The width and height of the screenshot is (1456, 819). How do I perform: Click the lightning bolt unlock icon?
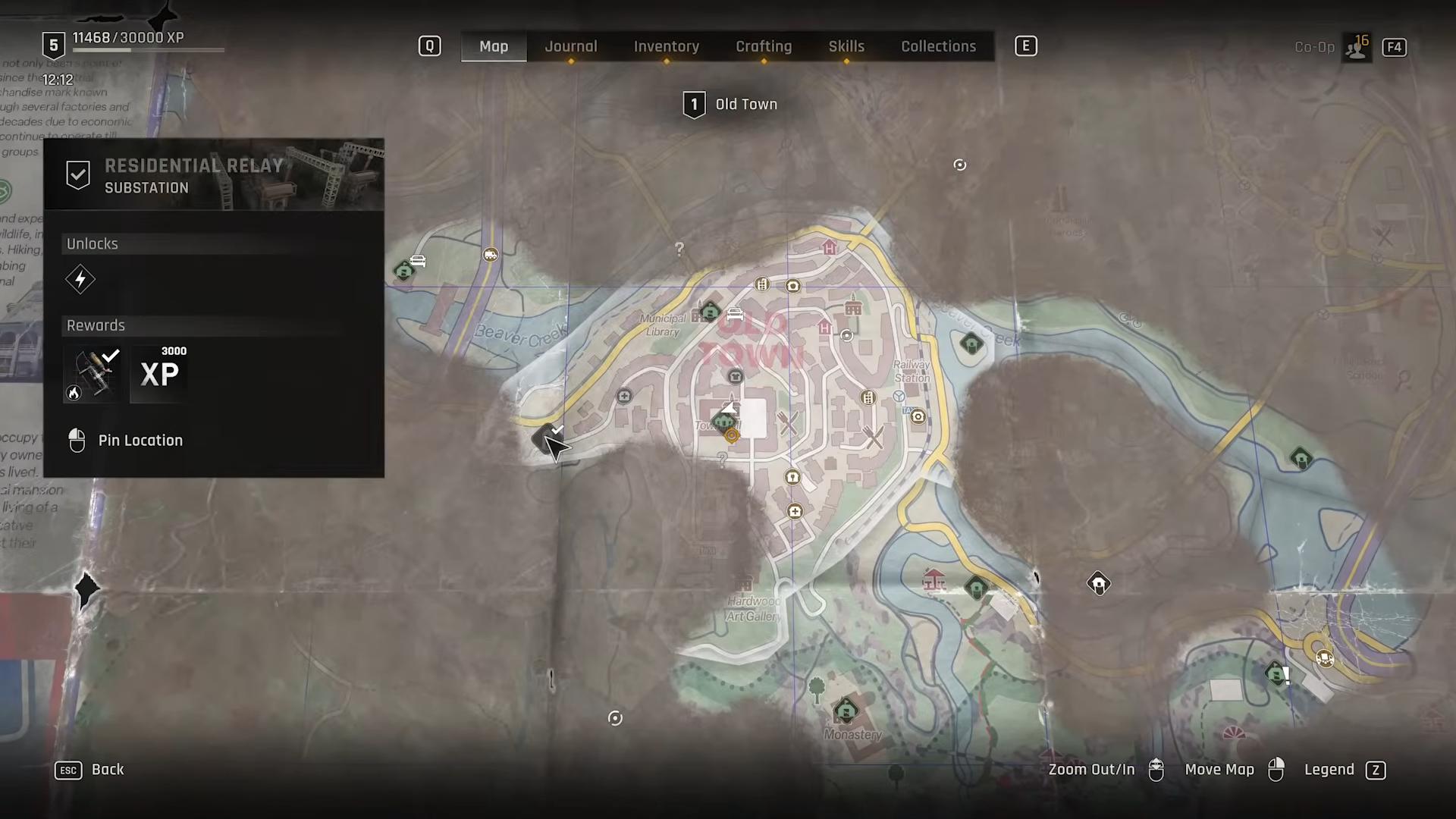(x=80, y=280)
